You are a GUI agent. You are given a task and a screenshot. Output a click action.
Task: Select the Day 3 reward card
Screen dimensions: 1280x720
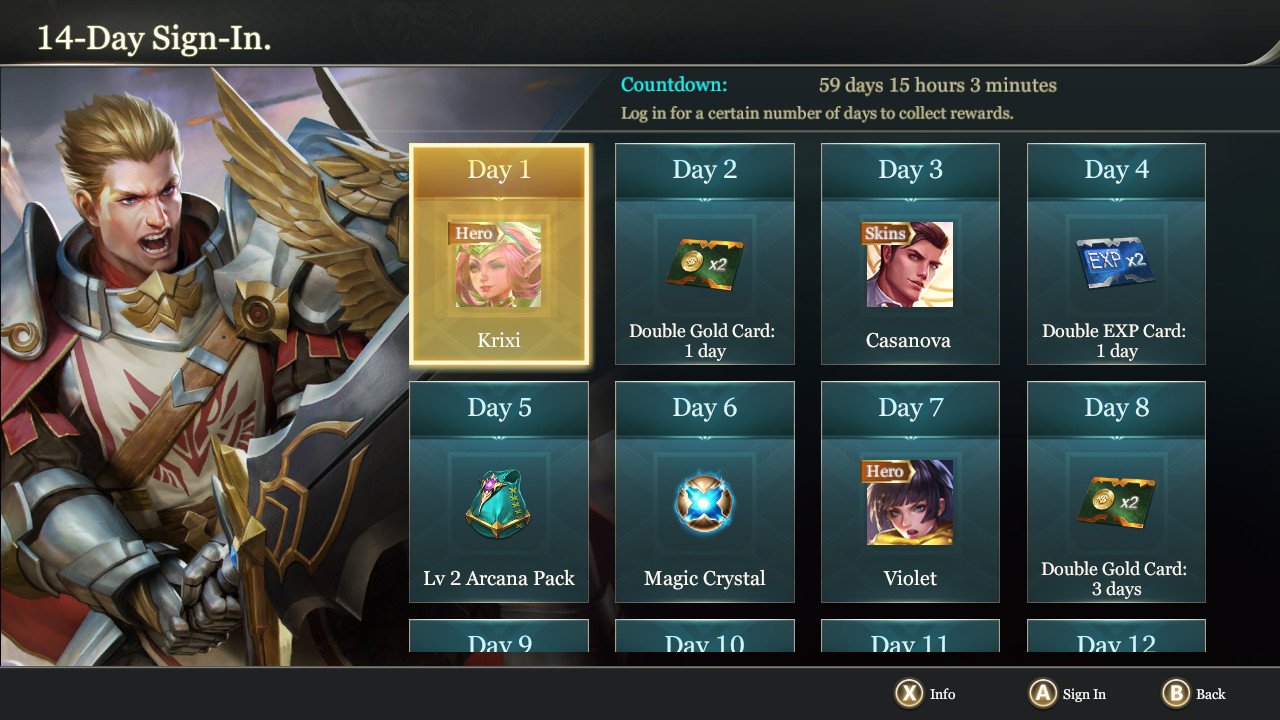[910, 253]
